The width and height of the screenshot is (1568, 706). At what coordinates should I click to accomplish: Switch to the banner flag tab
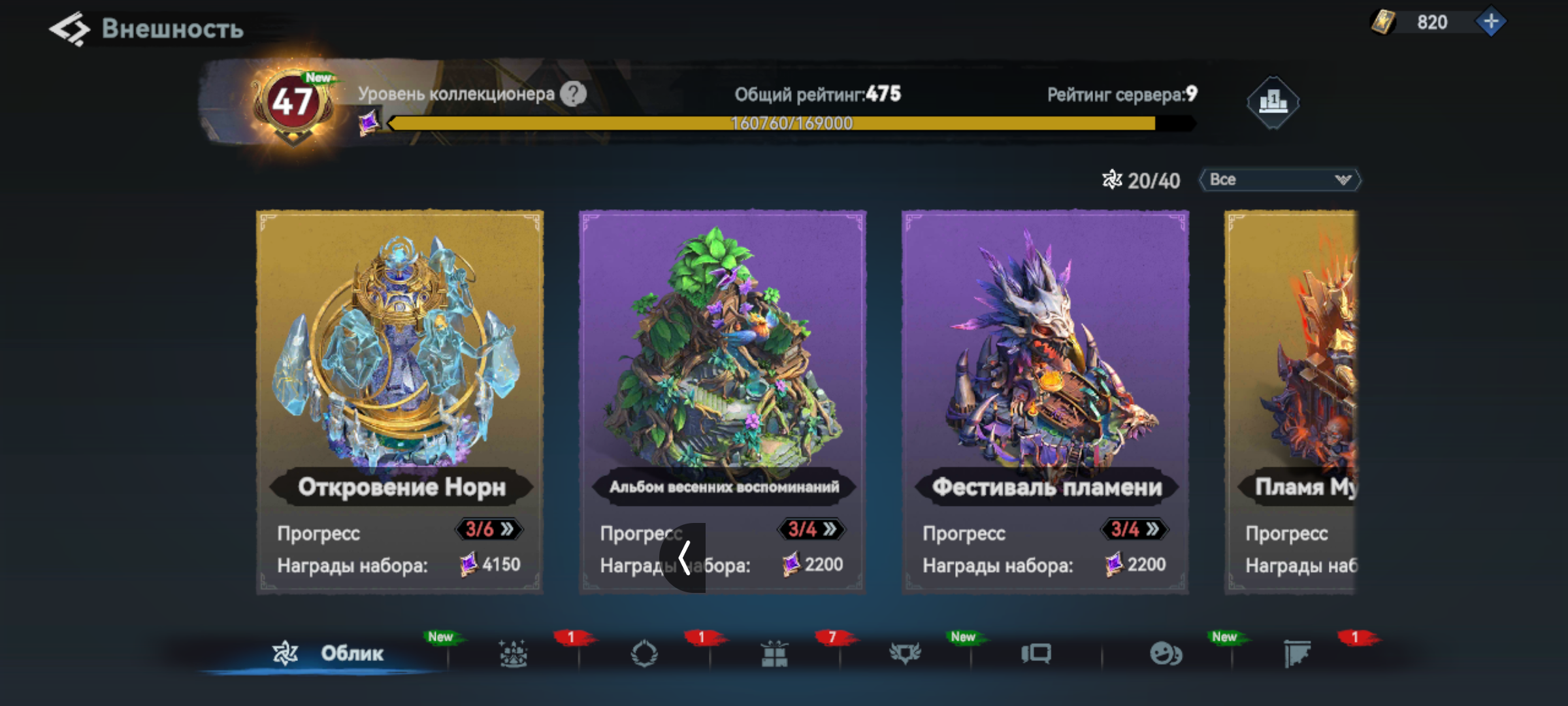point(1297,653)
